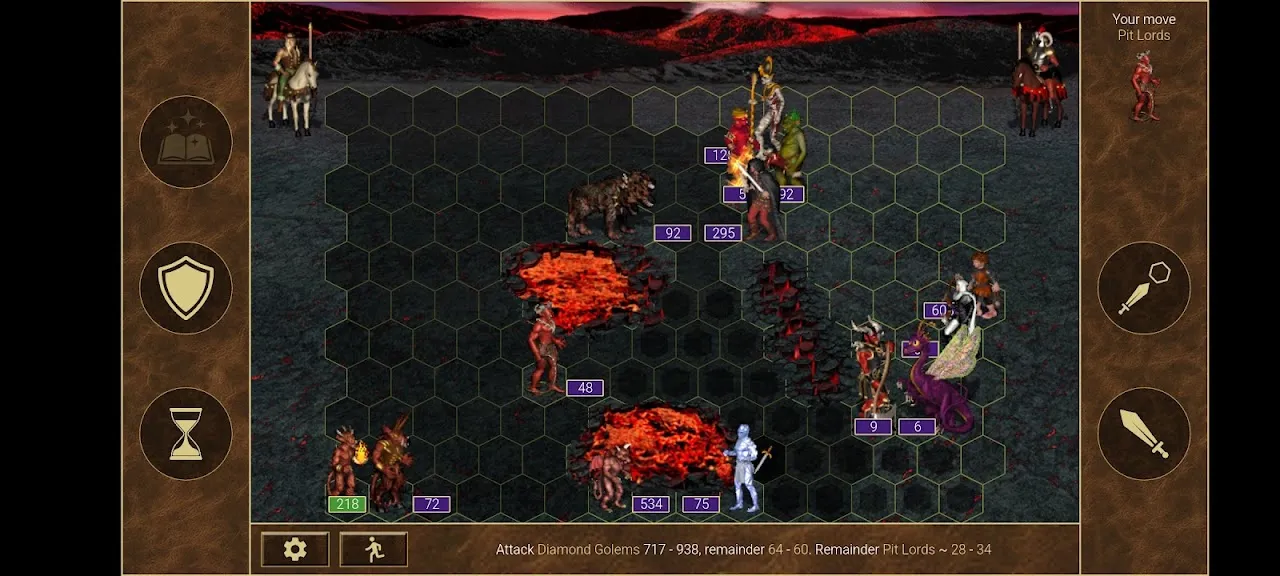This screenshot has height=576, width=1280.
Task: Switch to sword-and-hexagon move attack mode
Action: click(1144, 288)
